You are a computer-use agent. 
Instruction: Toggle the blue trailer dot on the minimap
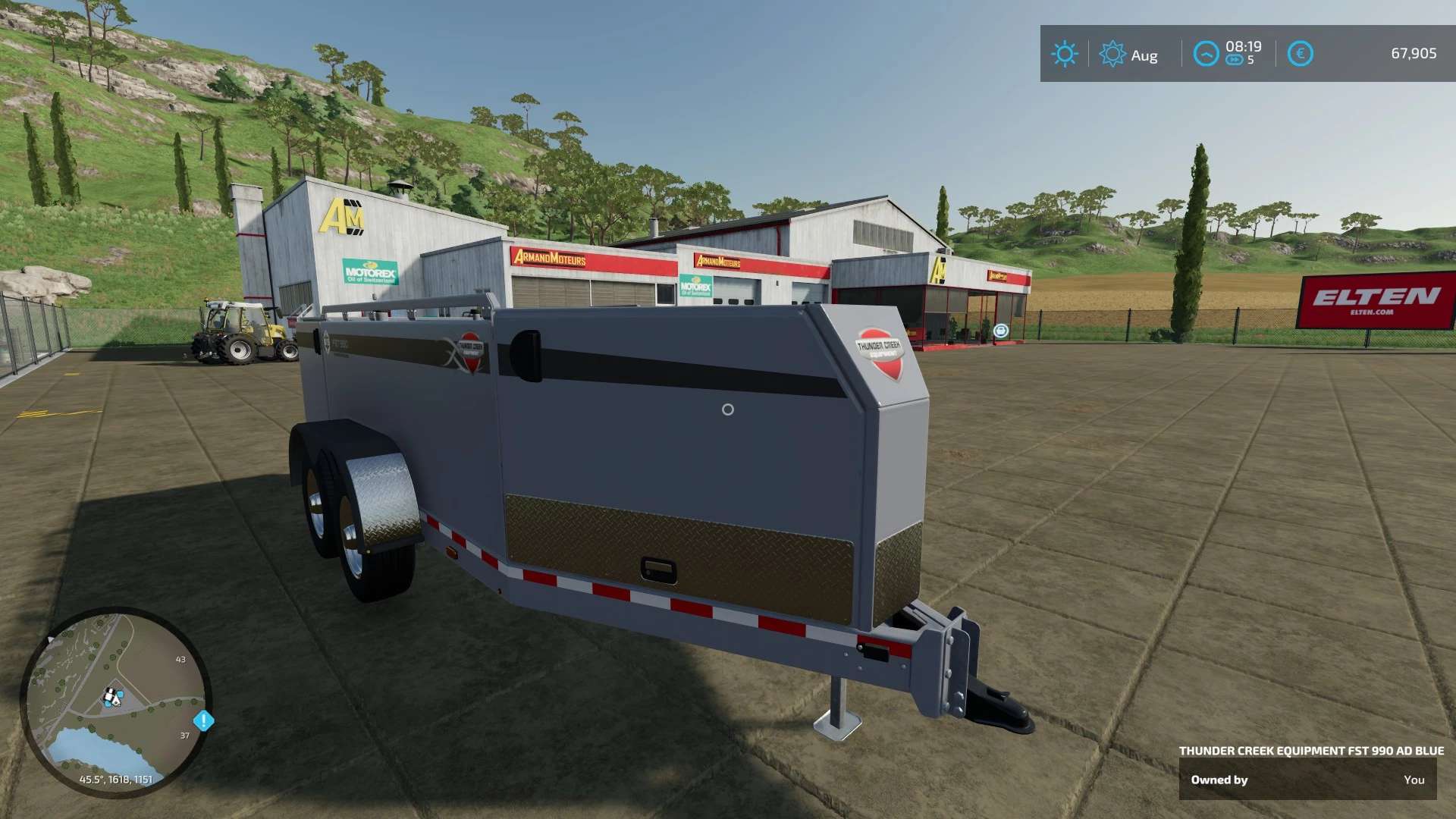[121, 694]
